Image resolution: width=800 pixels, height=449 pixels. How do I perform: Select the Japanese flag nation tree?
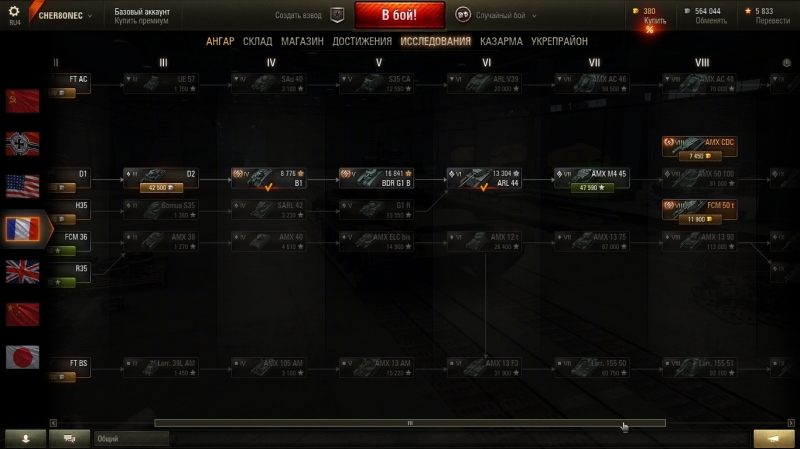click(22, 356)
